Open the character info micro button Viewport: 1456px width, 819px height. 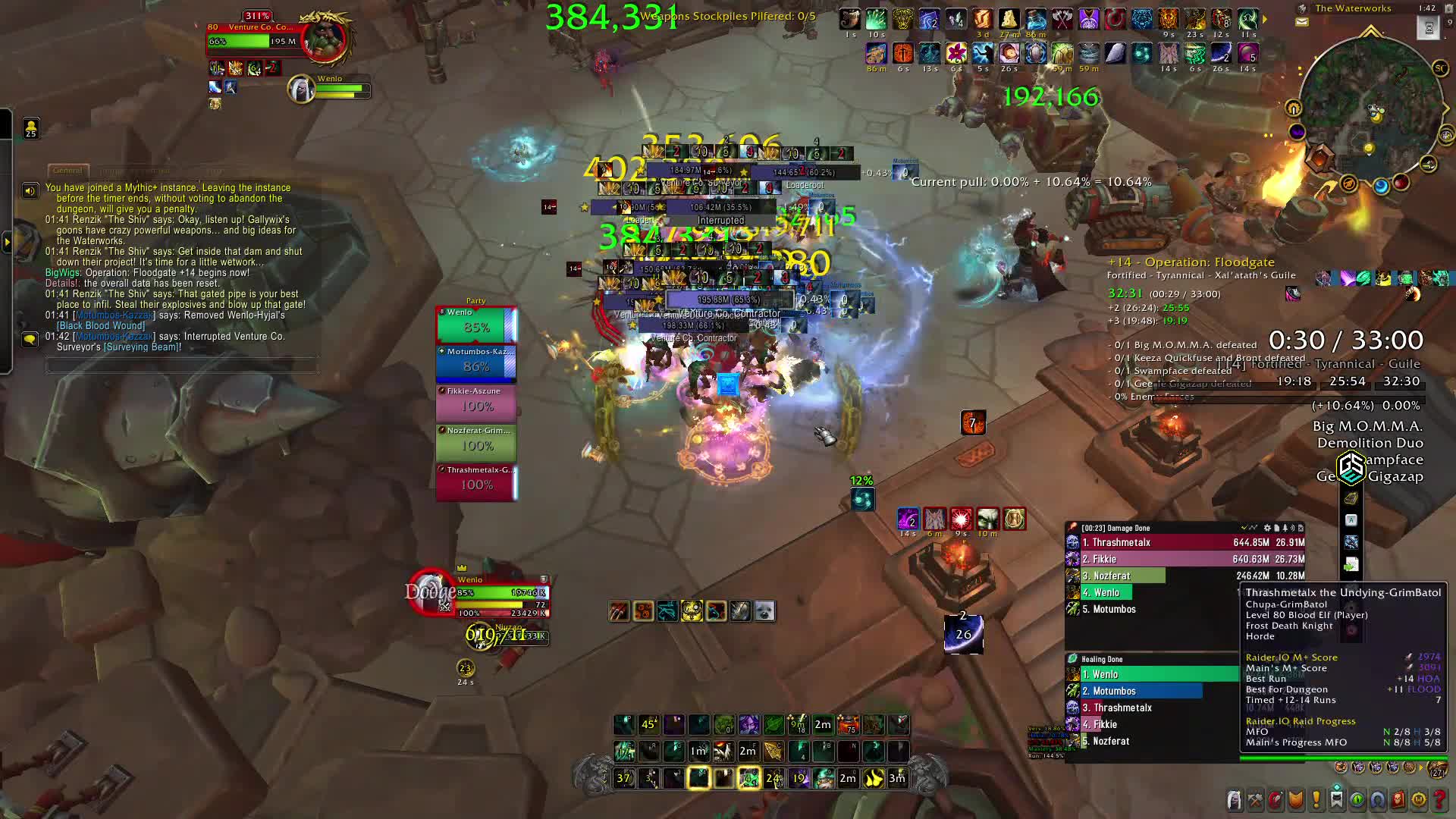tap(1235, 799)
